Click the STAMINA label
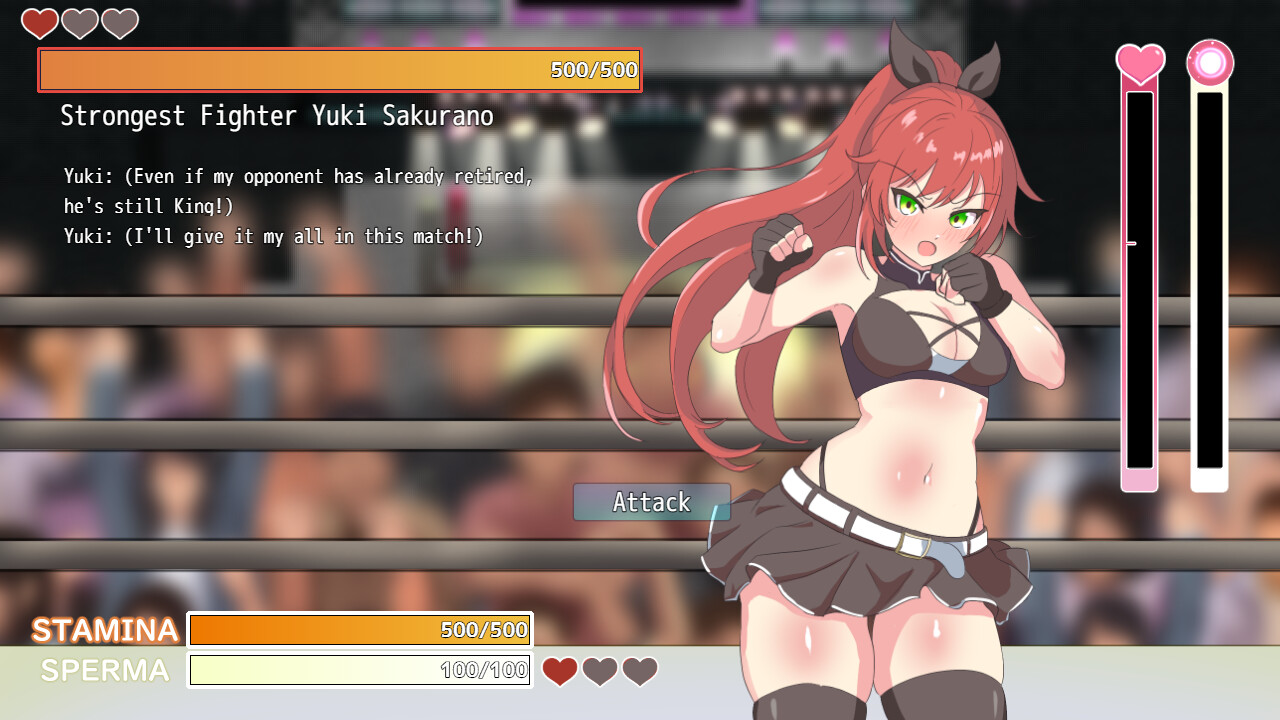Viewport: 1280px width, 720px height. pyautogui.click(x=103, y=630)
